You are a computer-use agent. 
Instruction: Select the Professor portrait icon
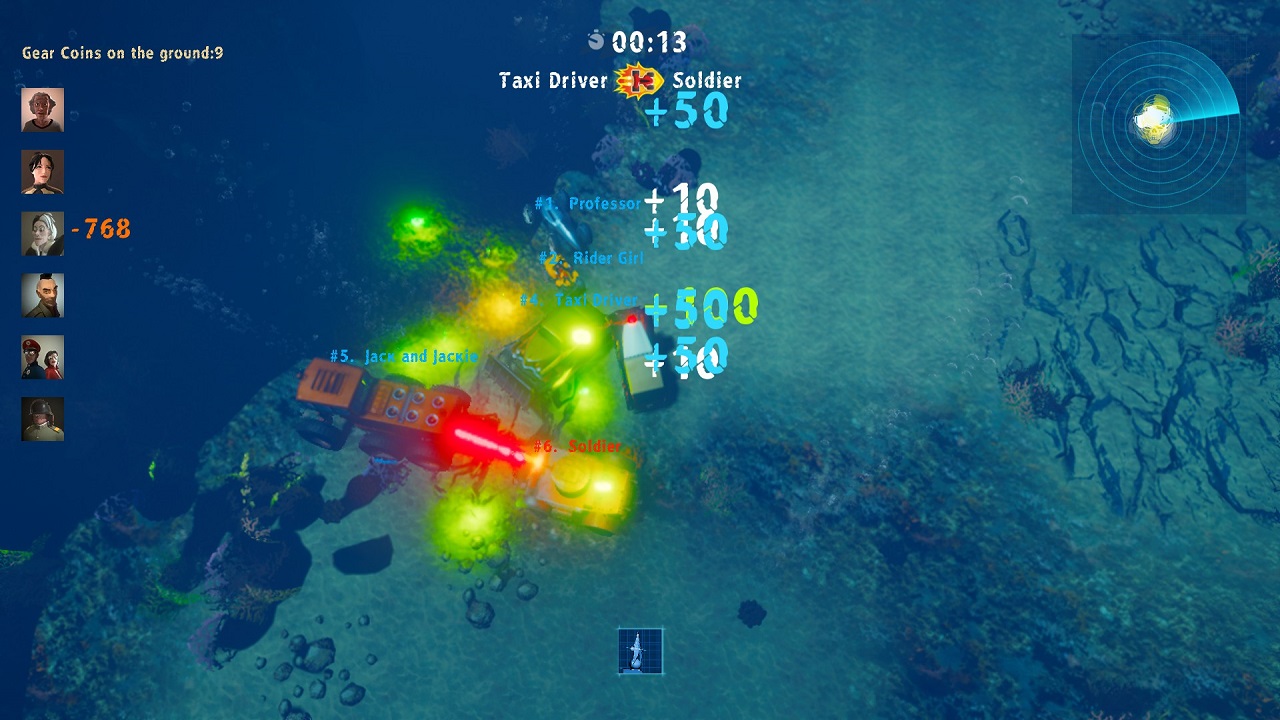(x=41, y=110)
